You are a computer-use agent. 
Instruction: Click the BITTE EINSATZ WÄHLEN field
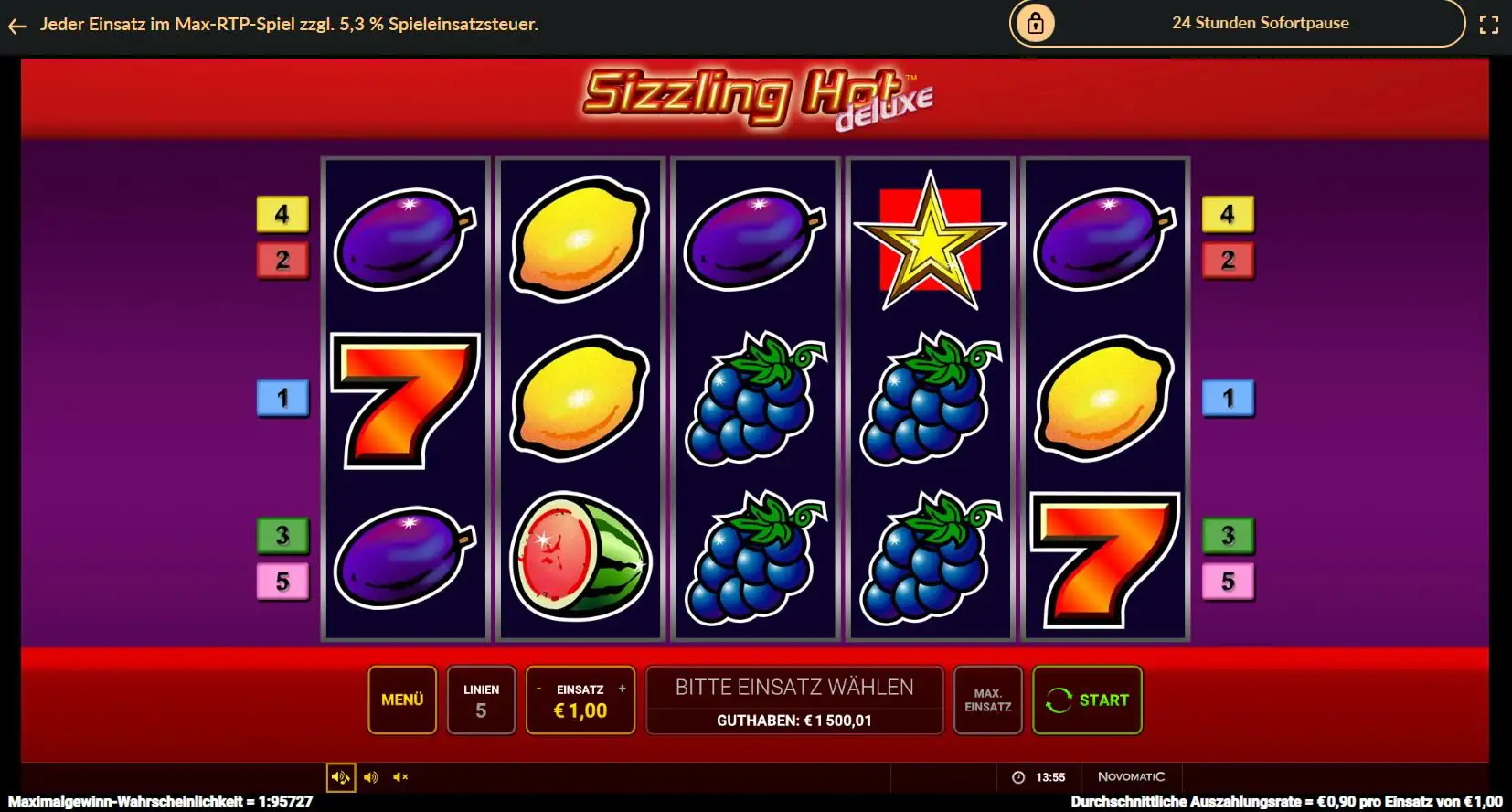(794, 687)
